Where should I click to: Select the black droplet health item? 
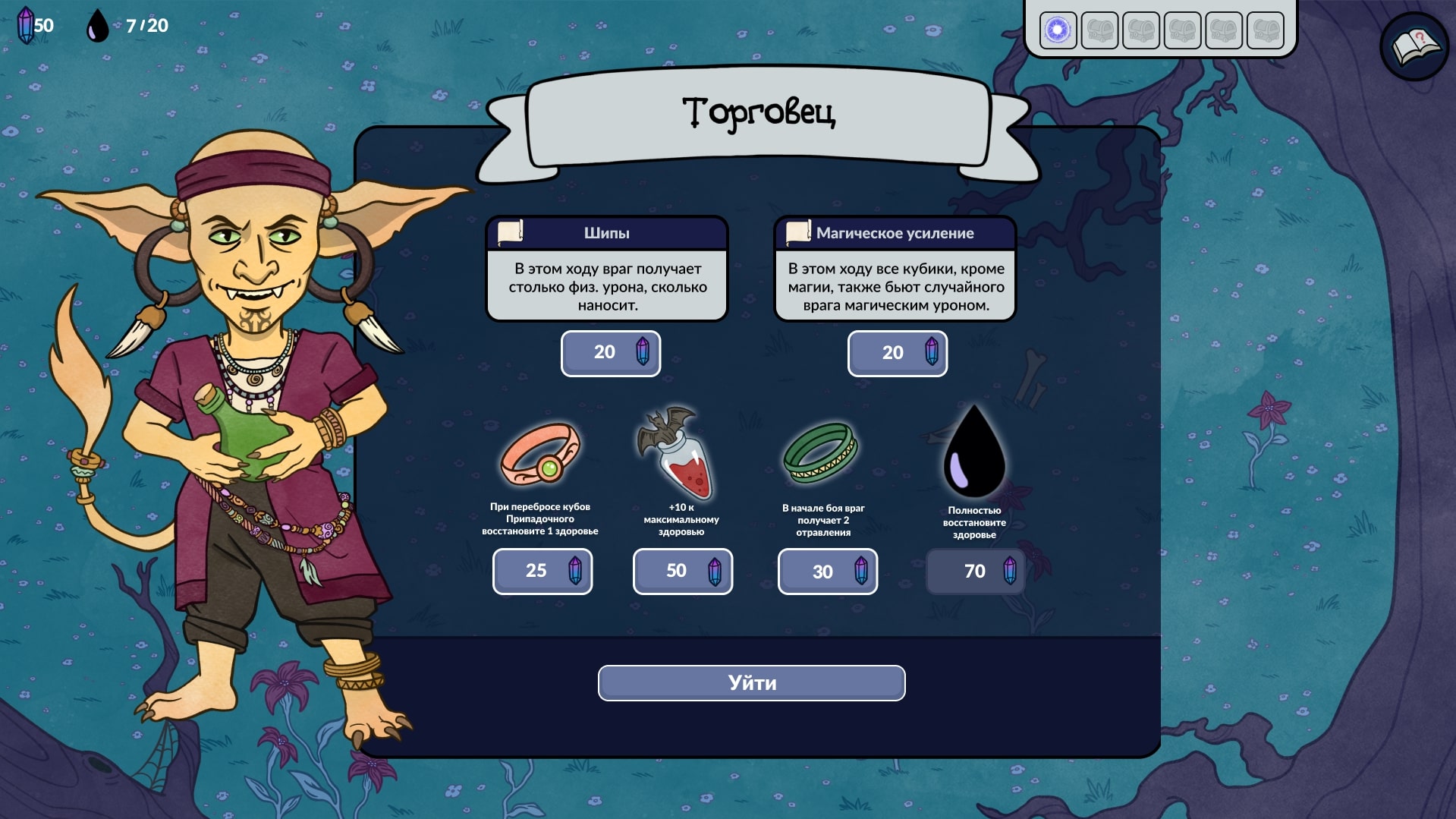coord(974,452)
